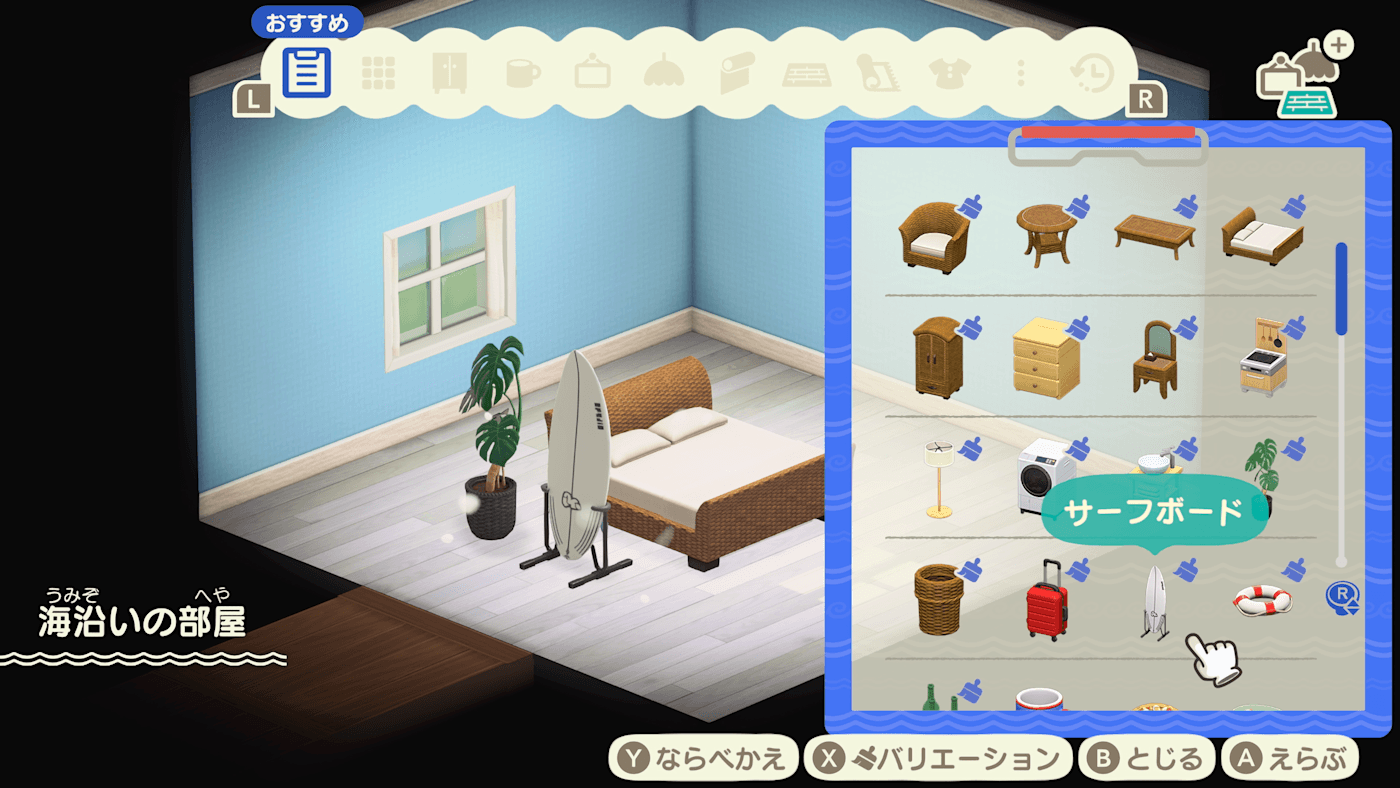
Task: Select the wall-mounted picture frame category
Action: click(x=591, y=72)
